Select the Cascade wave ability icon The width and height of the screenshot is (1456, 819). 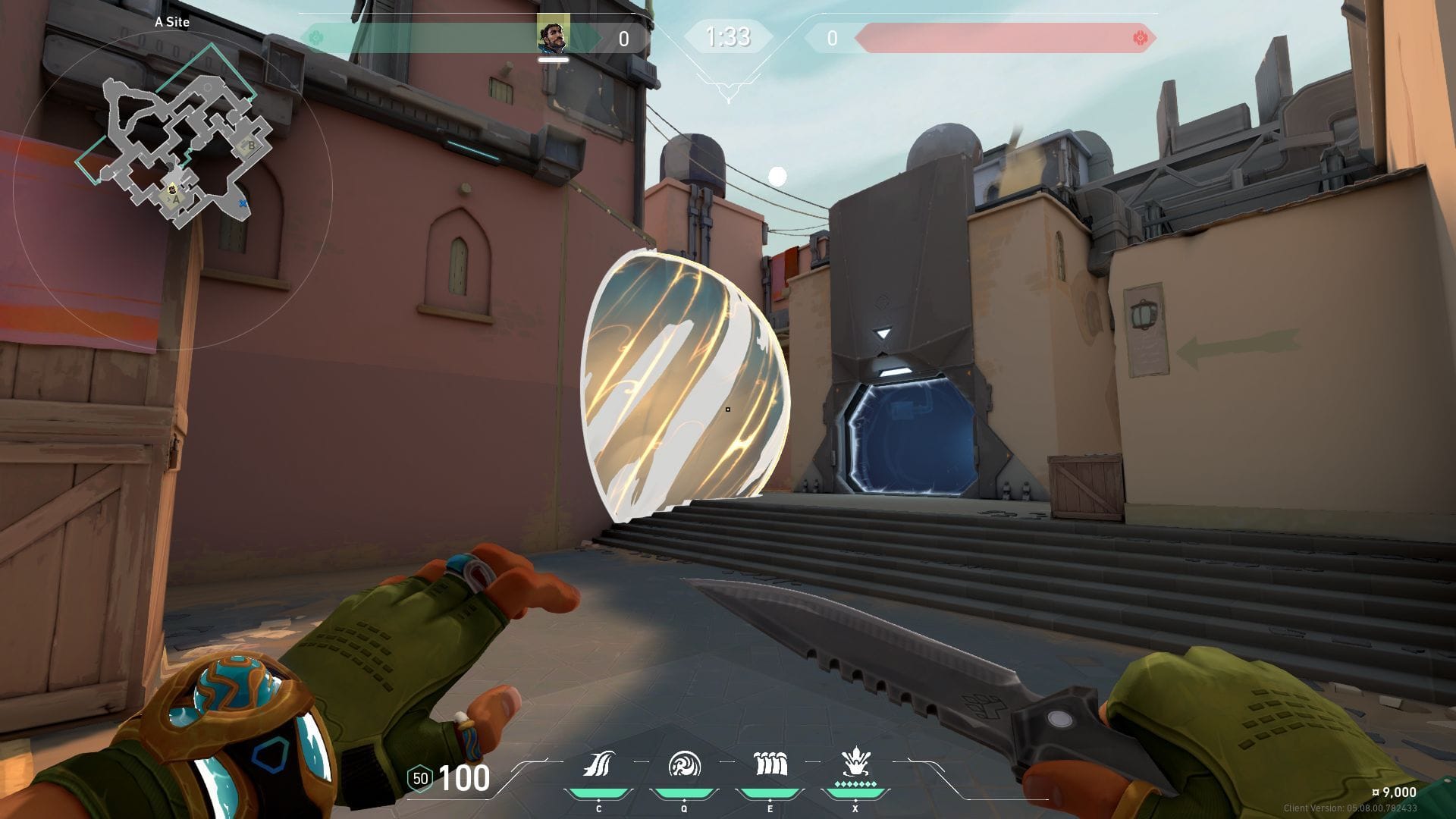coord(598,764)
